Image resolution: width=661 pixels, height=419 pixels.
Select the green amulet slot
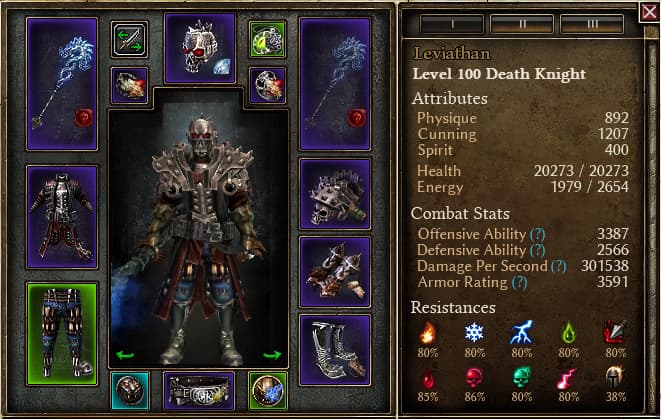pos(268,39)
